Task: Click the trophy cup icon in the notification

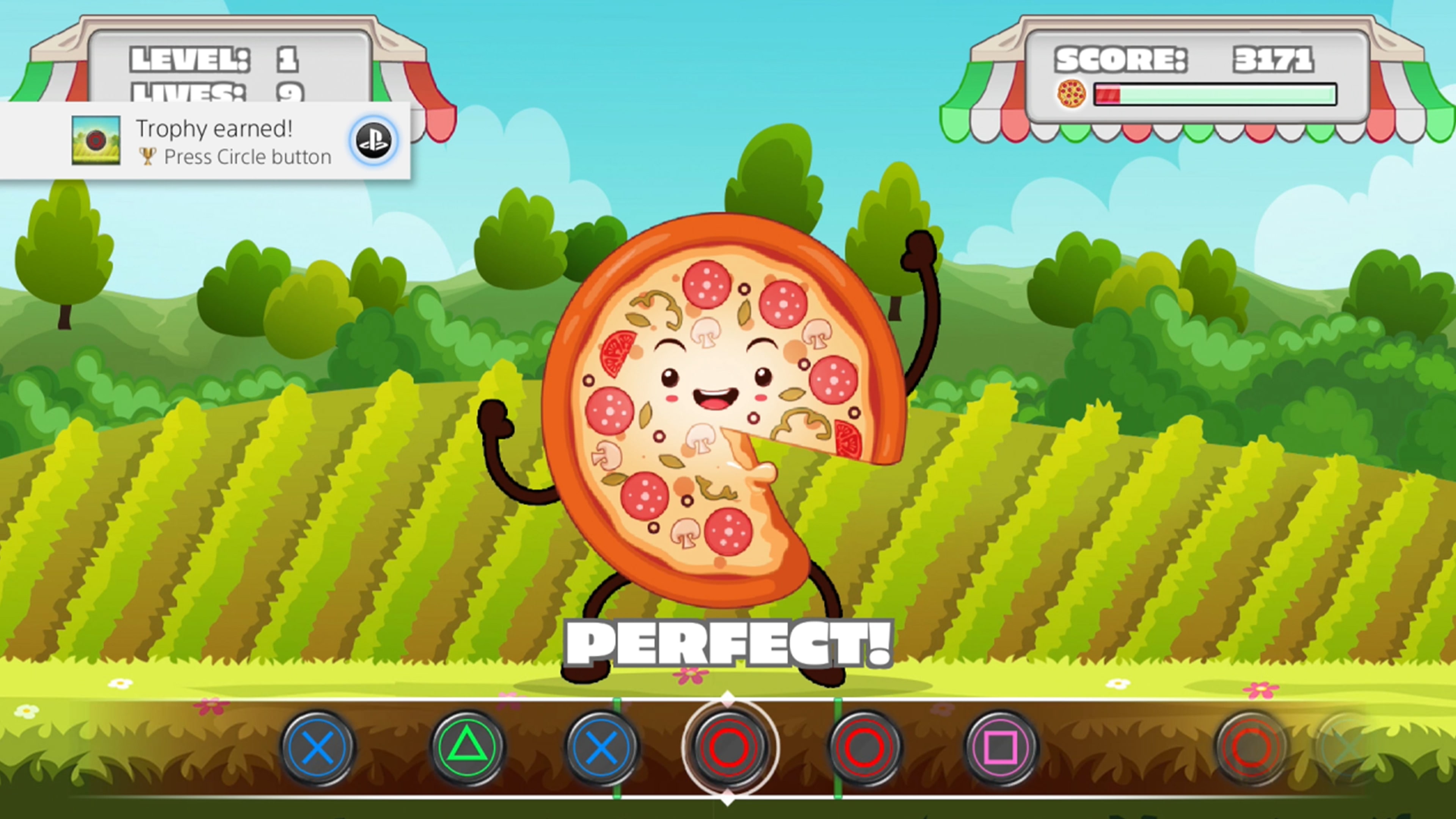Action: click(148, 157)
